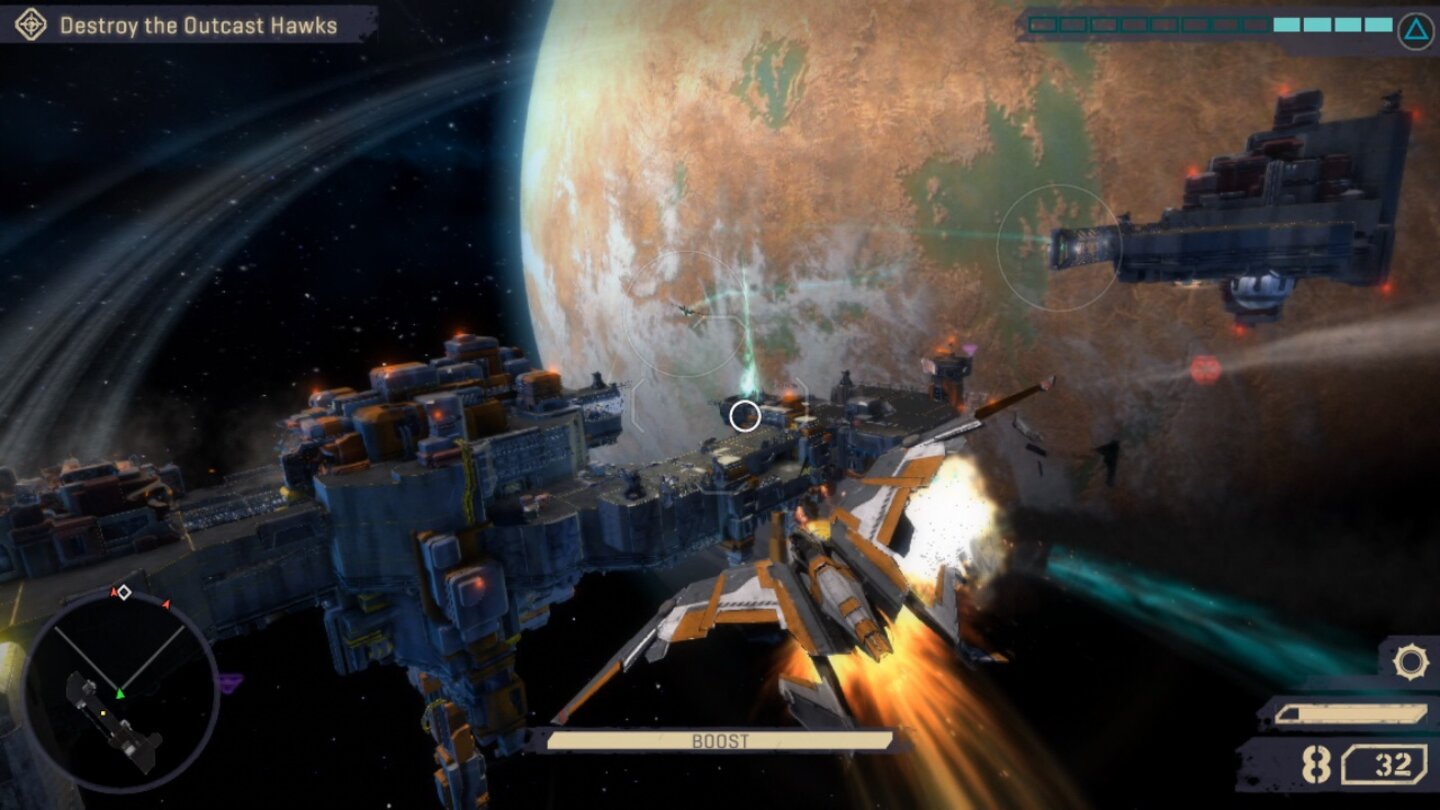Click the ammo magazine icon showing 32
This screenshot has width=1440, height=810.
click(x=1384, y=763)
